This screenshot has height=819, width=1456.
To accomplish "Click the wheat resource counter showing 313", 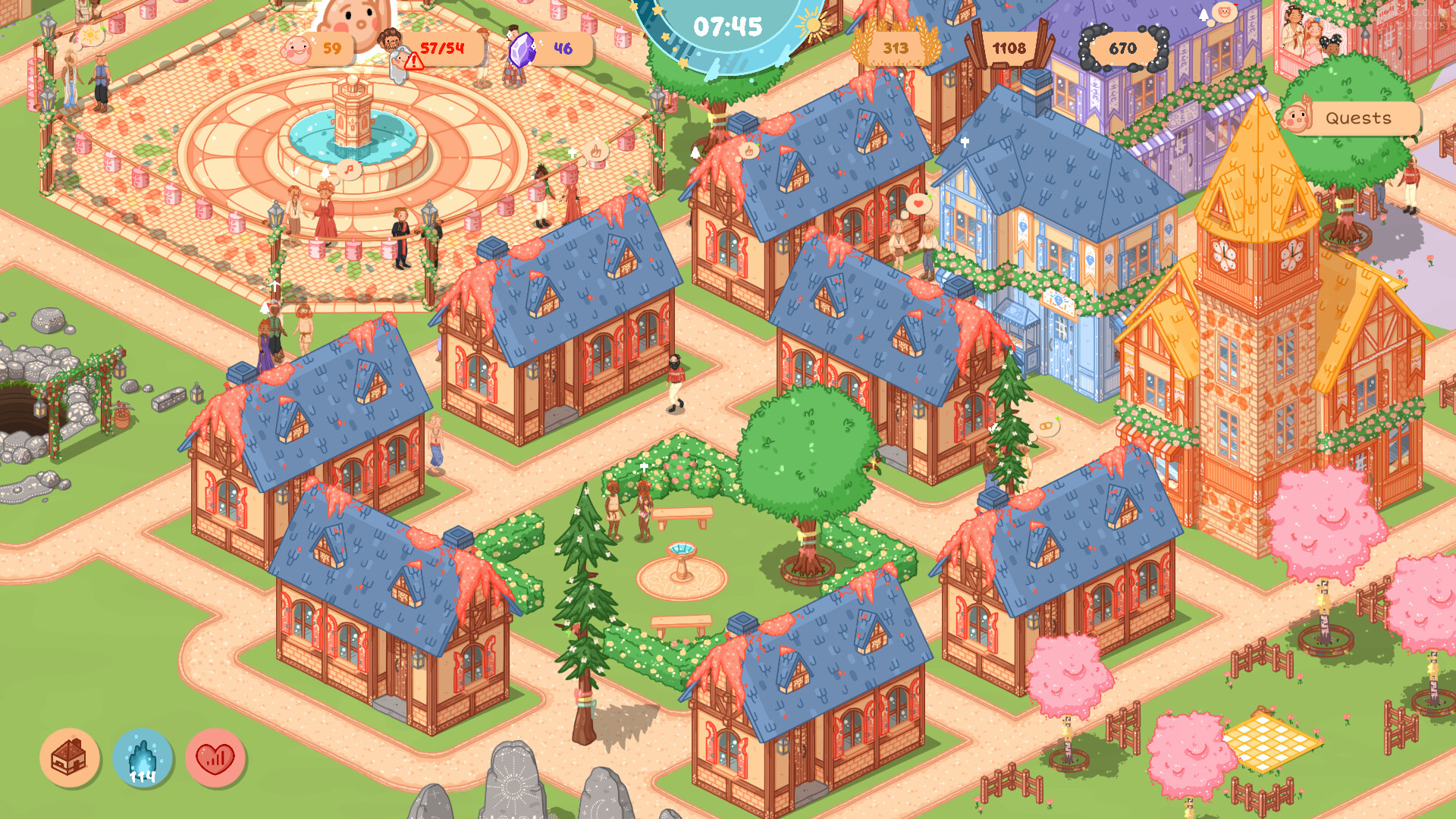I will pos(895,48).
